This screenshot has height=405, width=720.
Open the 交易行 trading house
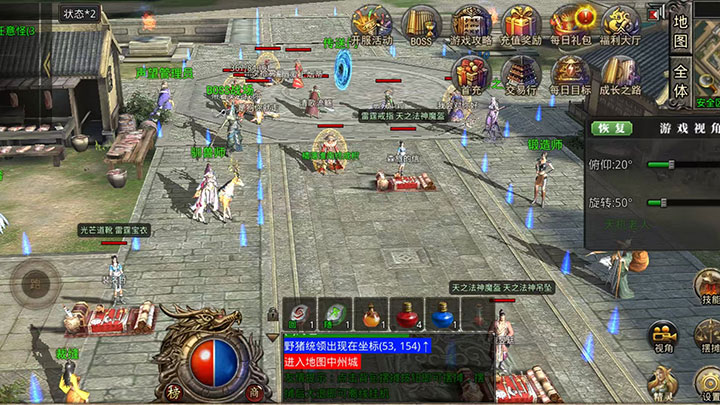point(521,73)
